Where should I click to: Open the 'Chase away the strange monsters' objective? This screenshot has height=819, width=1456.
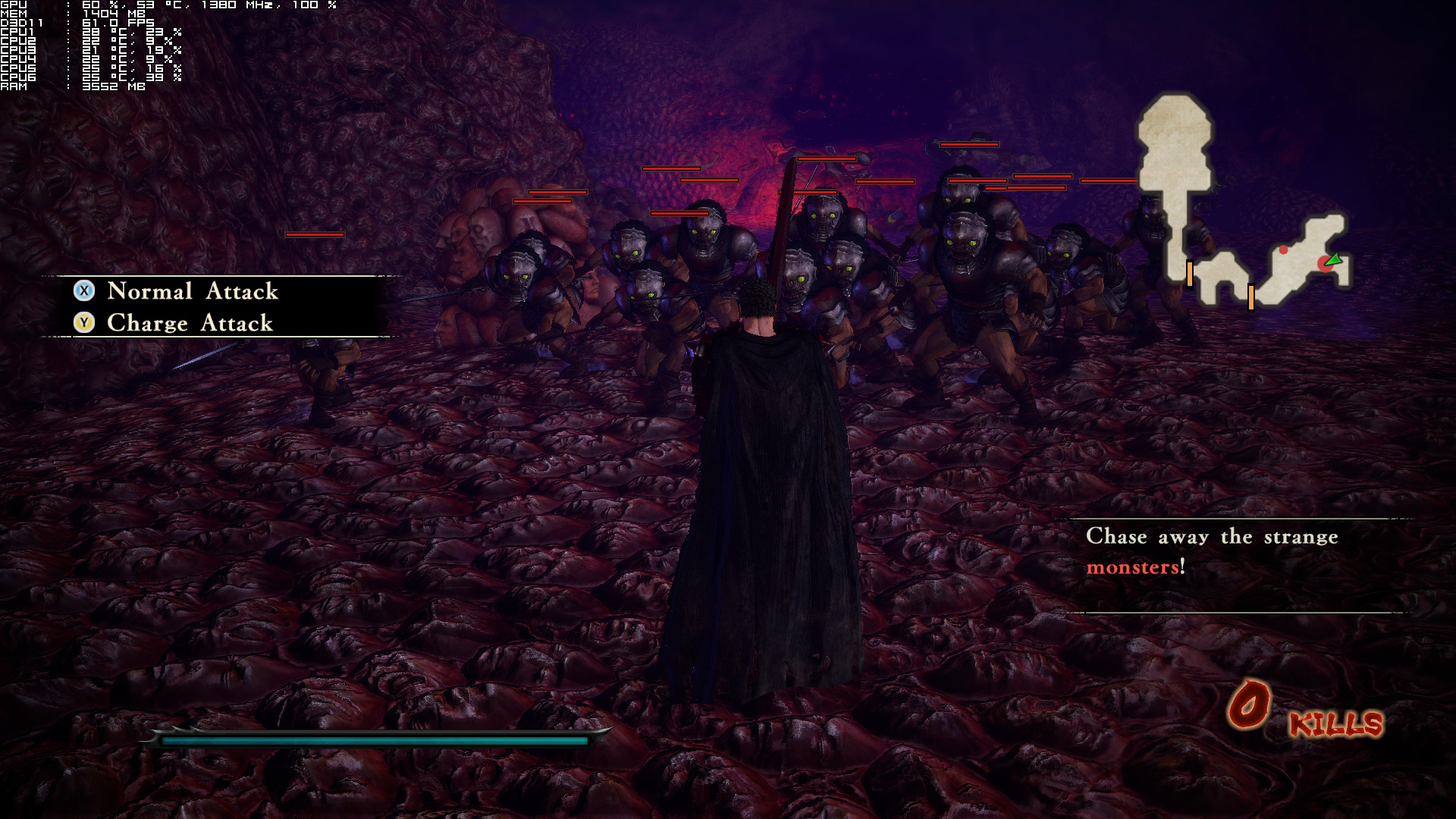coord(1212,551)
